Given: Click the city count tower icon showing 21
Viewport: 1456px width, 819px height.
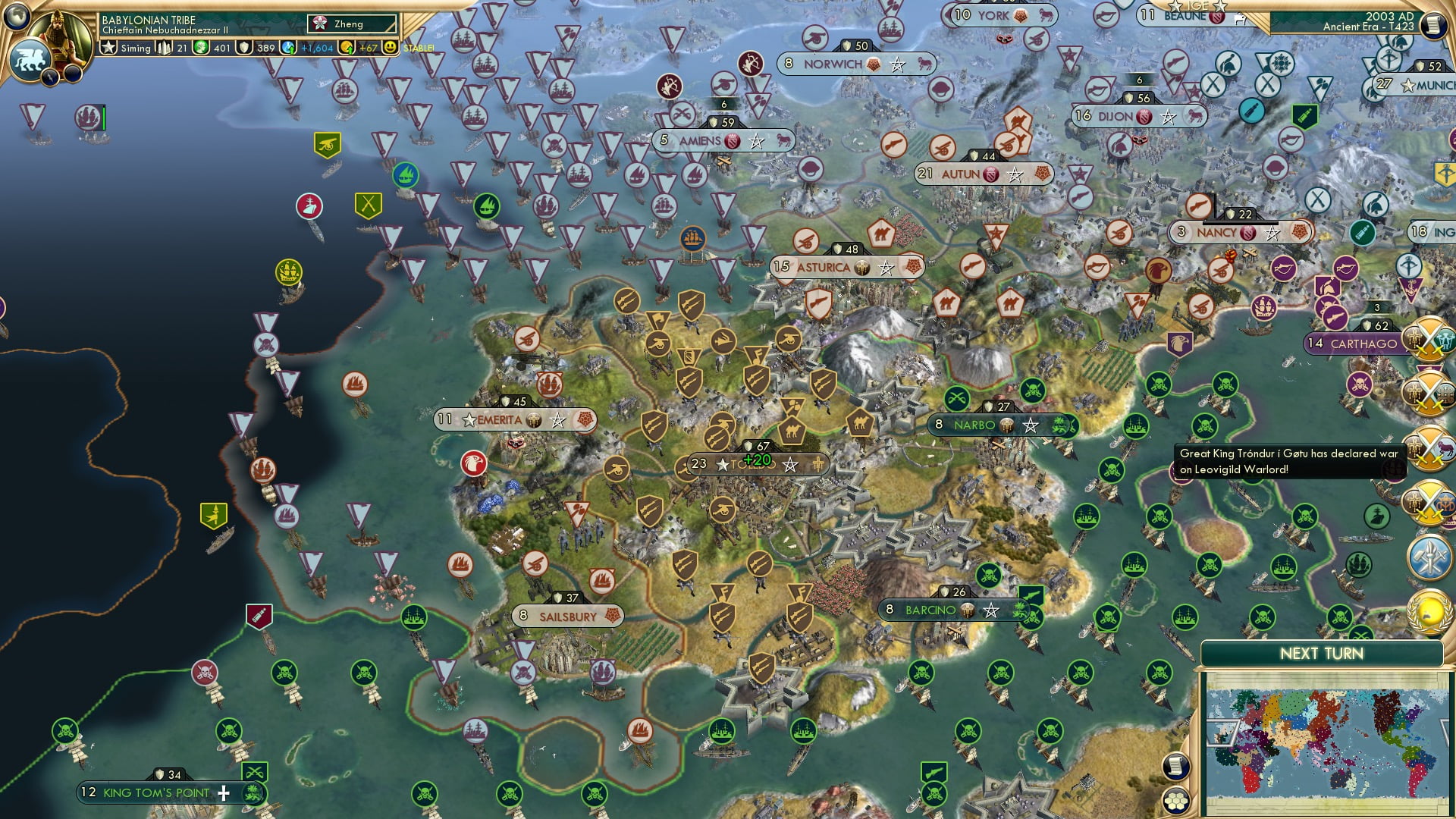Looking at the screenshot, I should (x=165, y=47).
